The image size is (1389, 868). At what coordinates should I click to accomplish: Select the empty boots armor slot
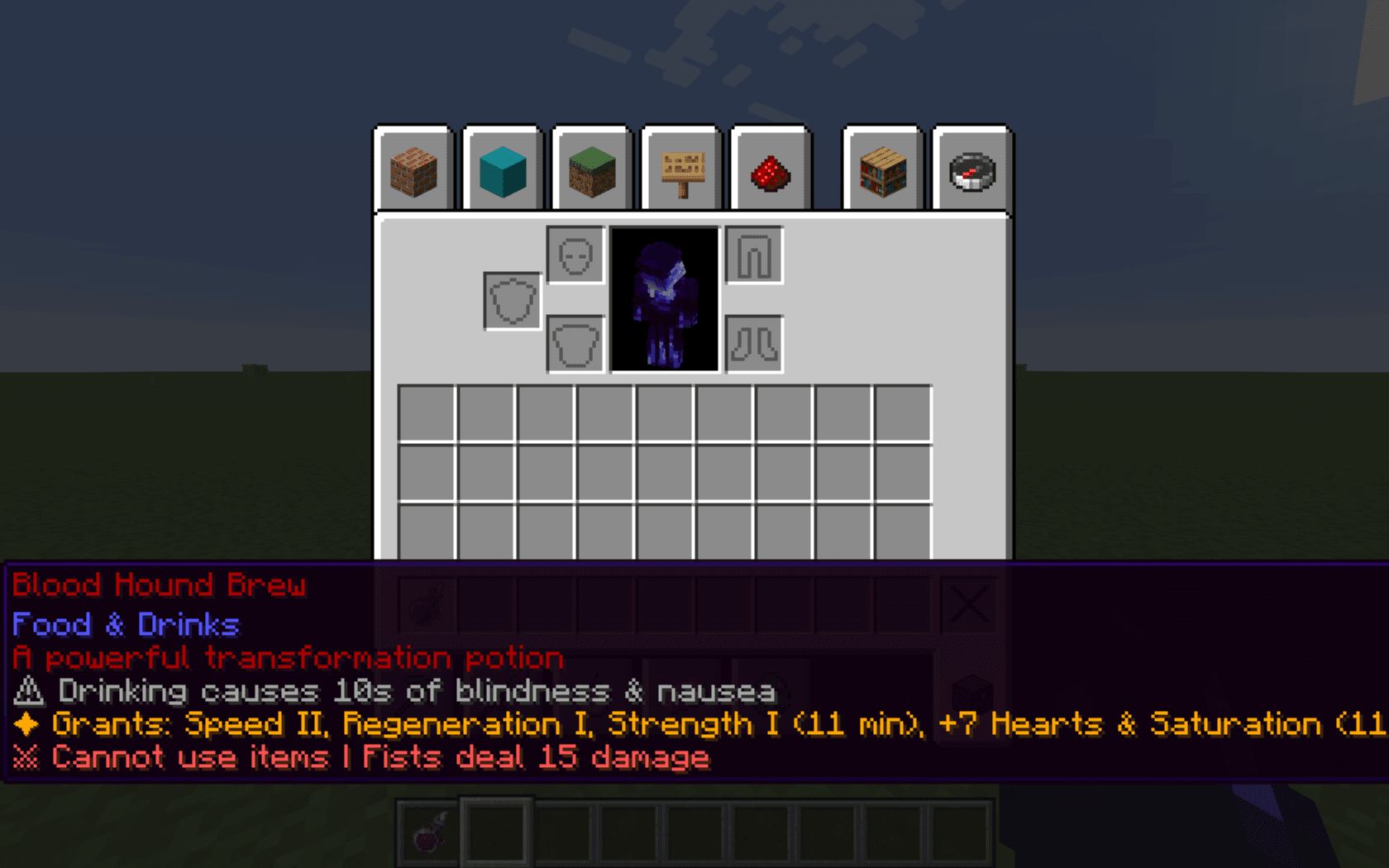pos(754,344)
